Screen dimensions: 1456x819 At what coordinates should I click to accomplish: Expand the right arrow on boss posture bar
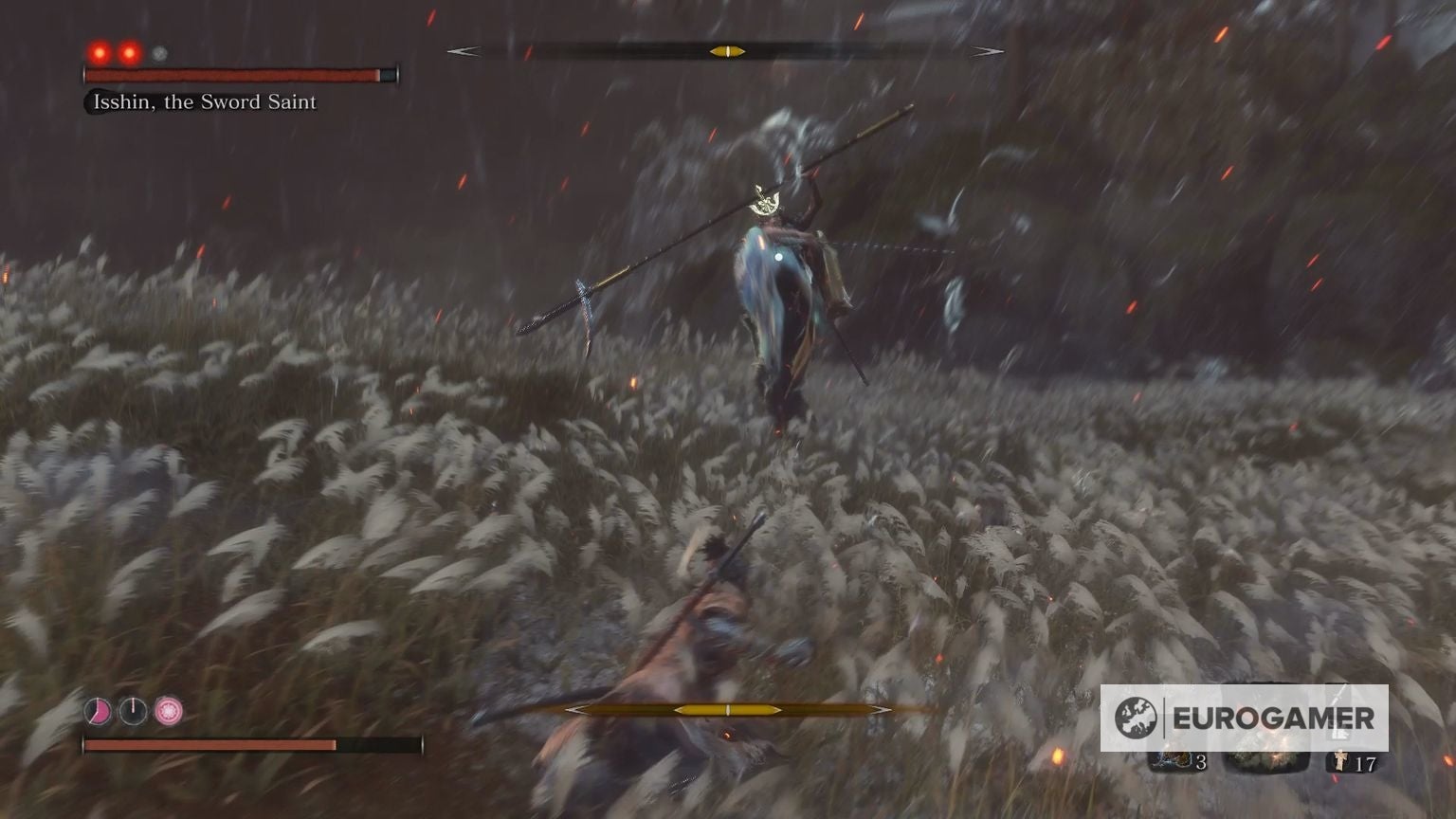(x=989, y=52)
